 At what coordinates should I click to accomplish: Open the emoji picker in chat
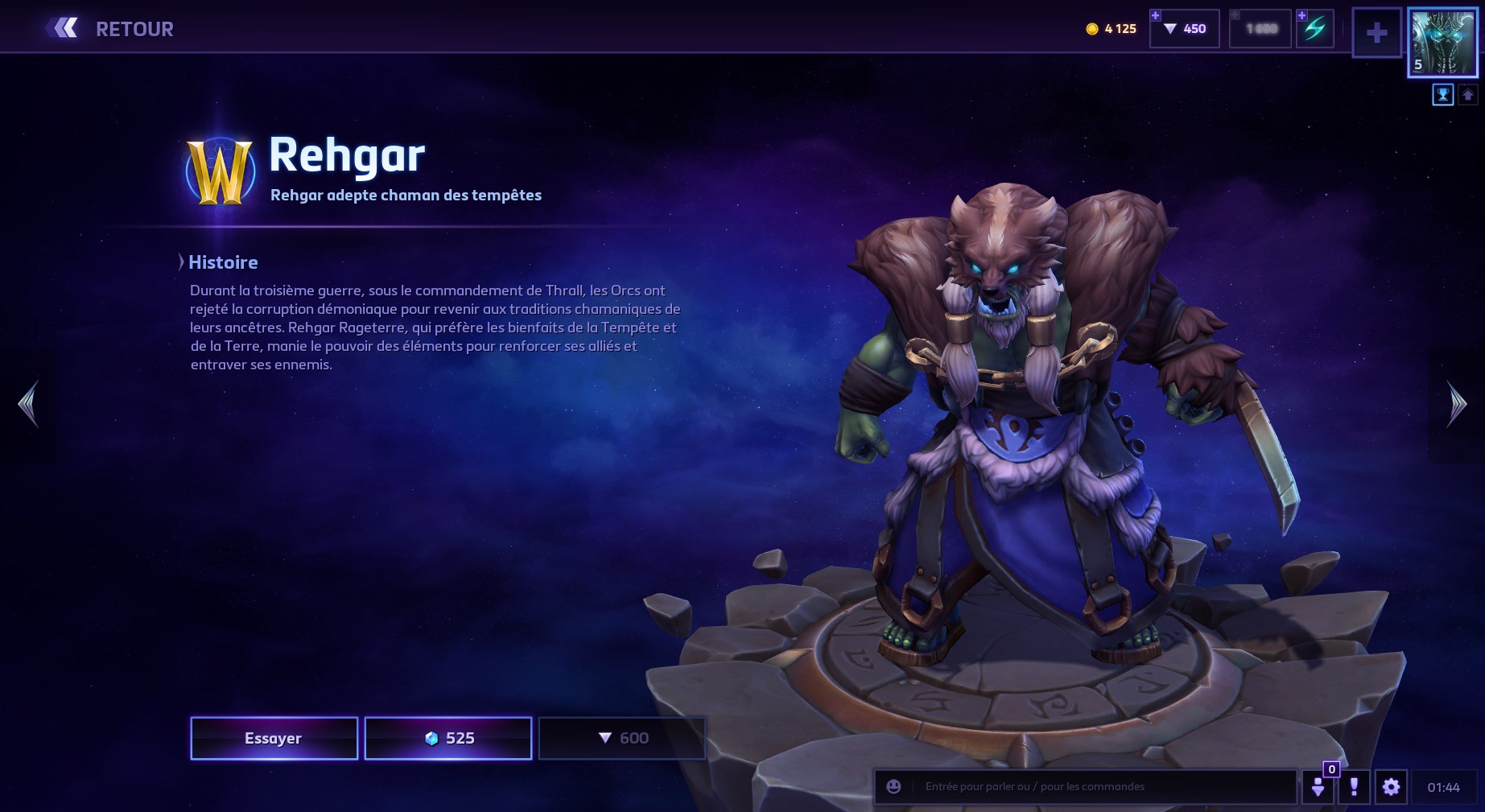[x=893, y=786]
